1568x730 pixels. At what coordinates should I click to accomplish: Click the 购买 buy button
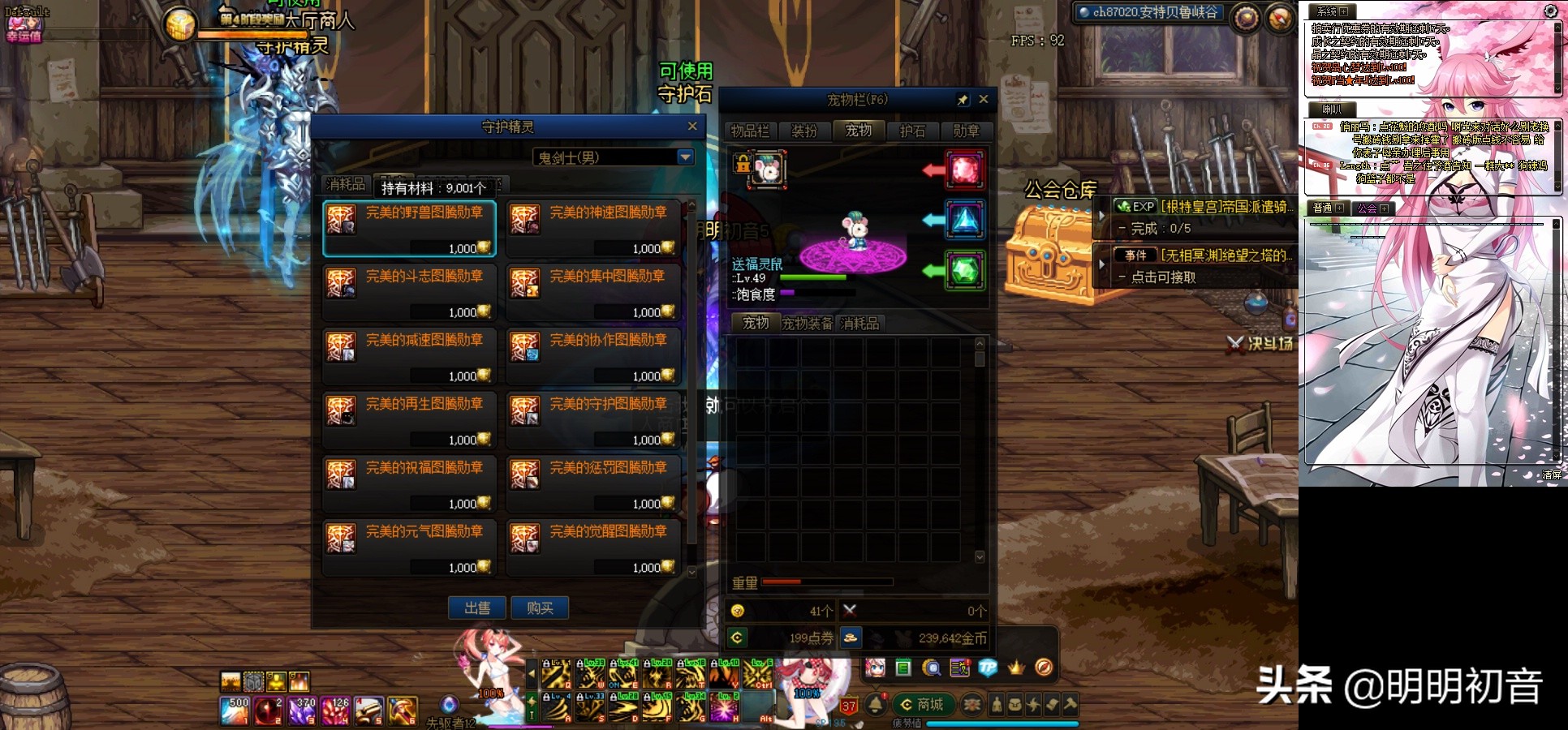540,608
